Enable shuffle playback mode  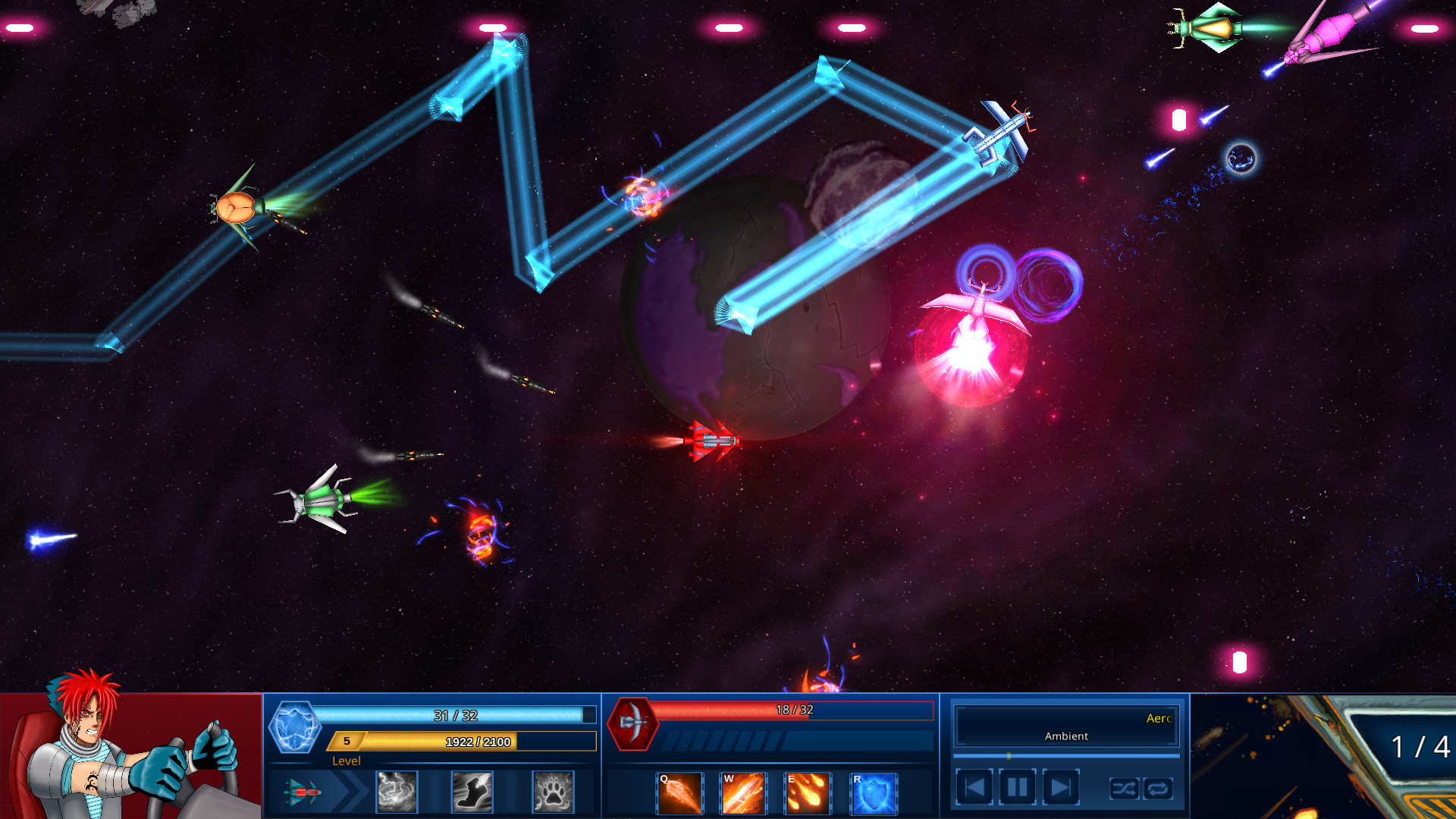(1126, 789)
